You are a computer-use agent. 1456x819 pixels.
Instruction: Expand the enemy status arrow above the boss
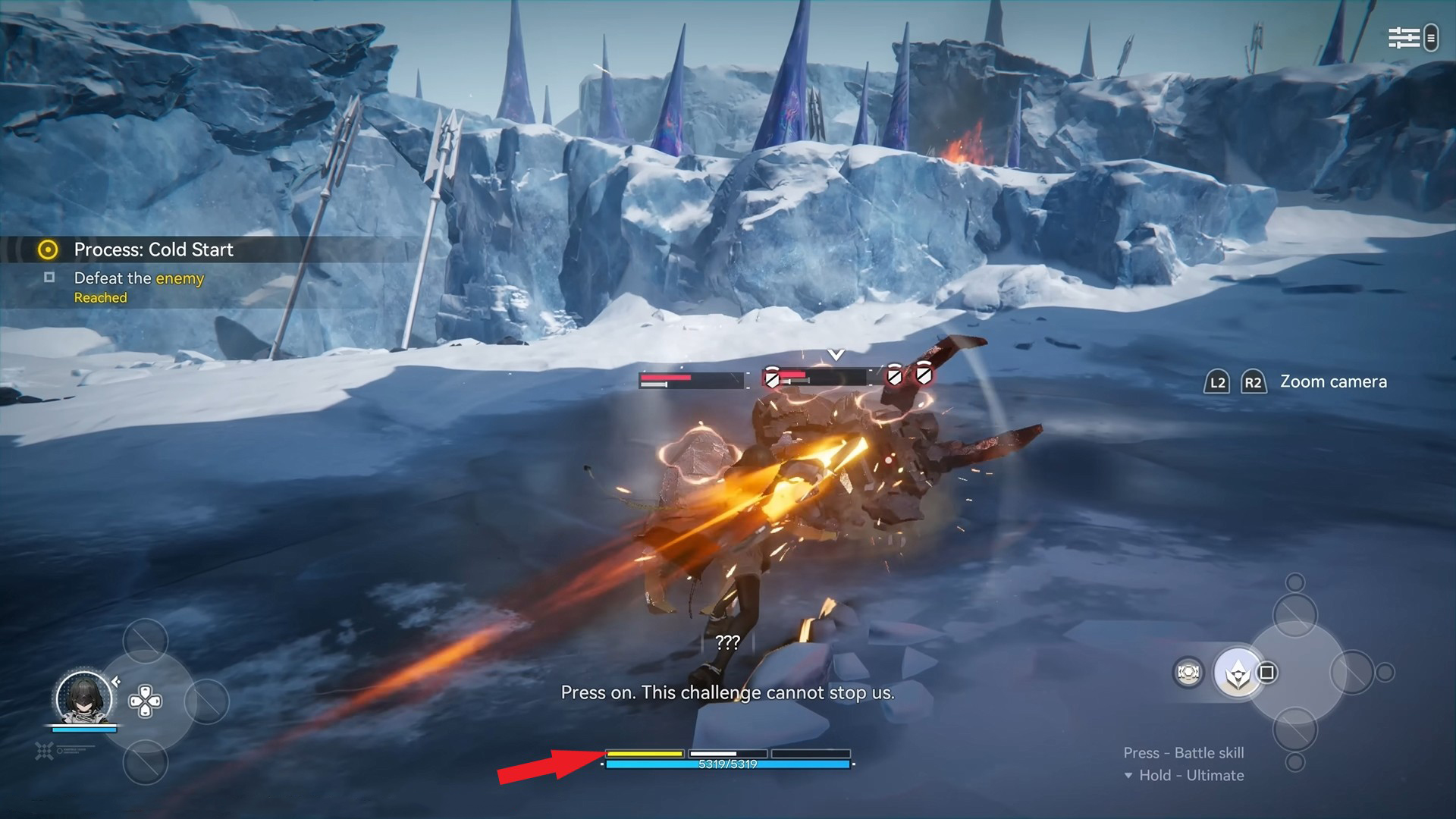[x=835, y=353]
